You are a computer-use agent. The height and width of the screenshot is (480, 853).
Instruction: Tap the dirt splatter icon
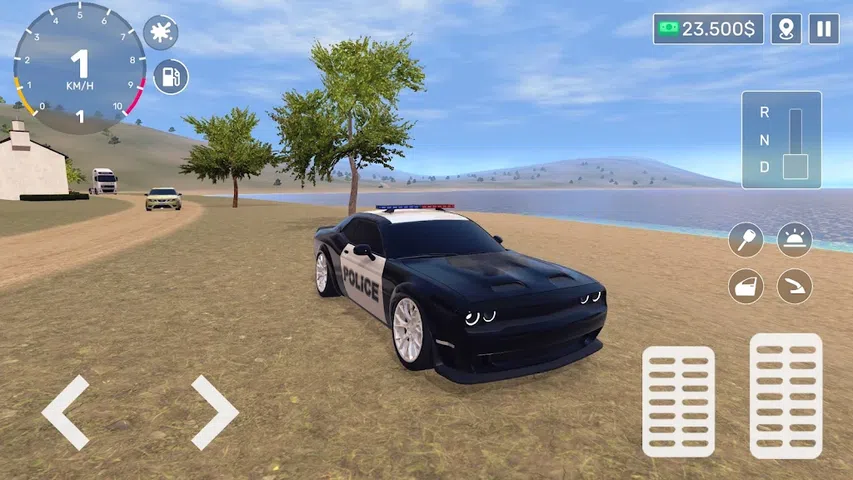160,33
